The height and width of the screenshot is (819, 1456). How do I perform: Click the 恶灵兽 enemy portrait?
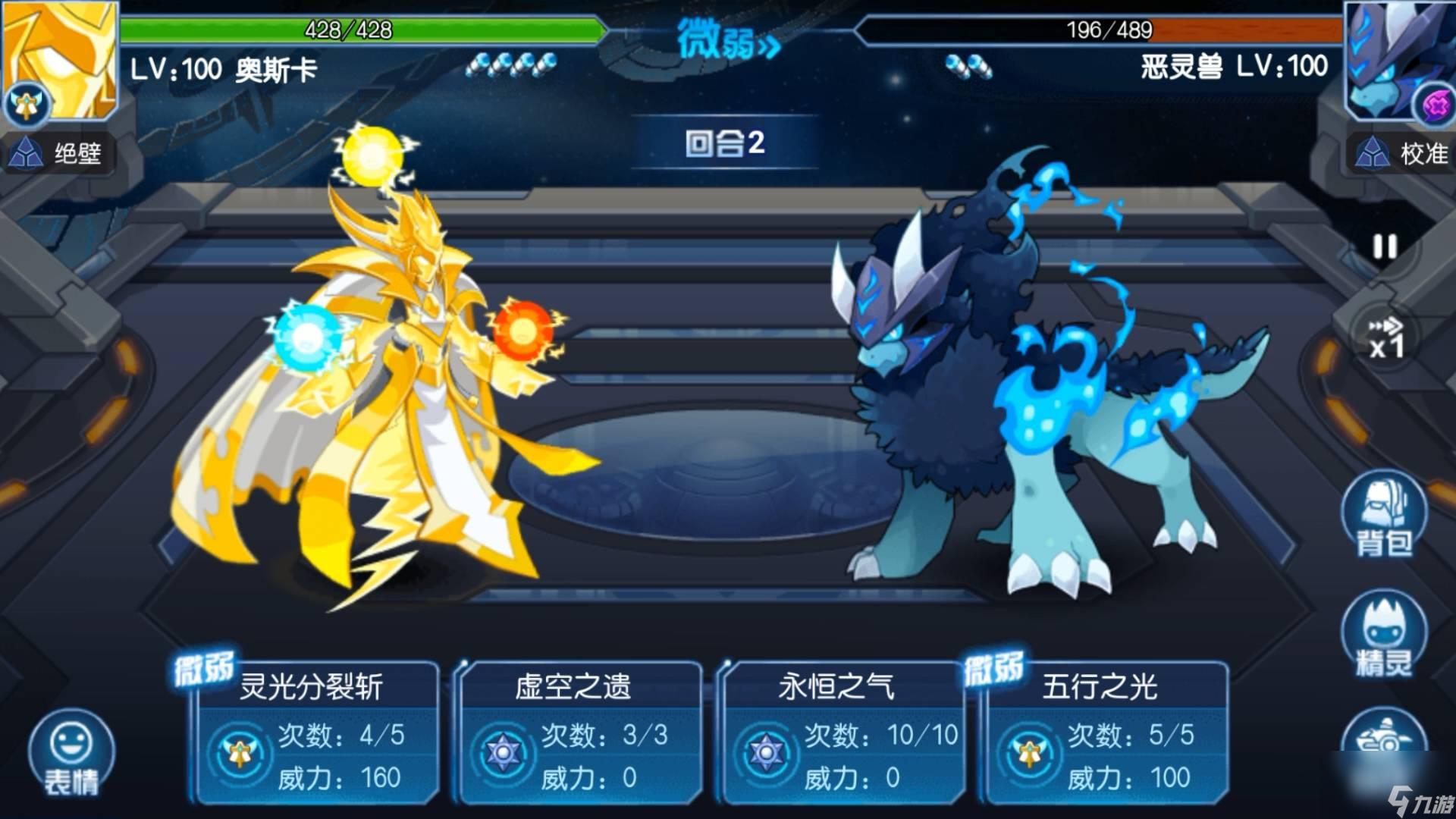click(x=1397, y=59)
